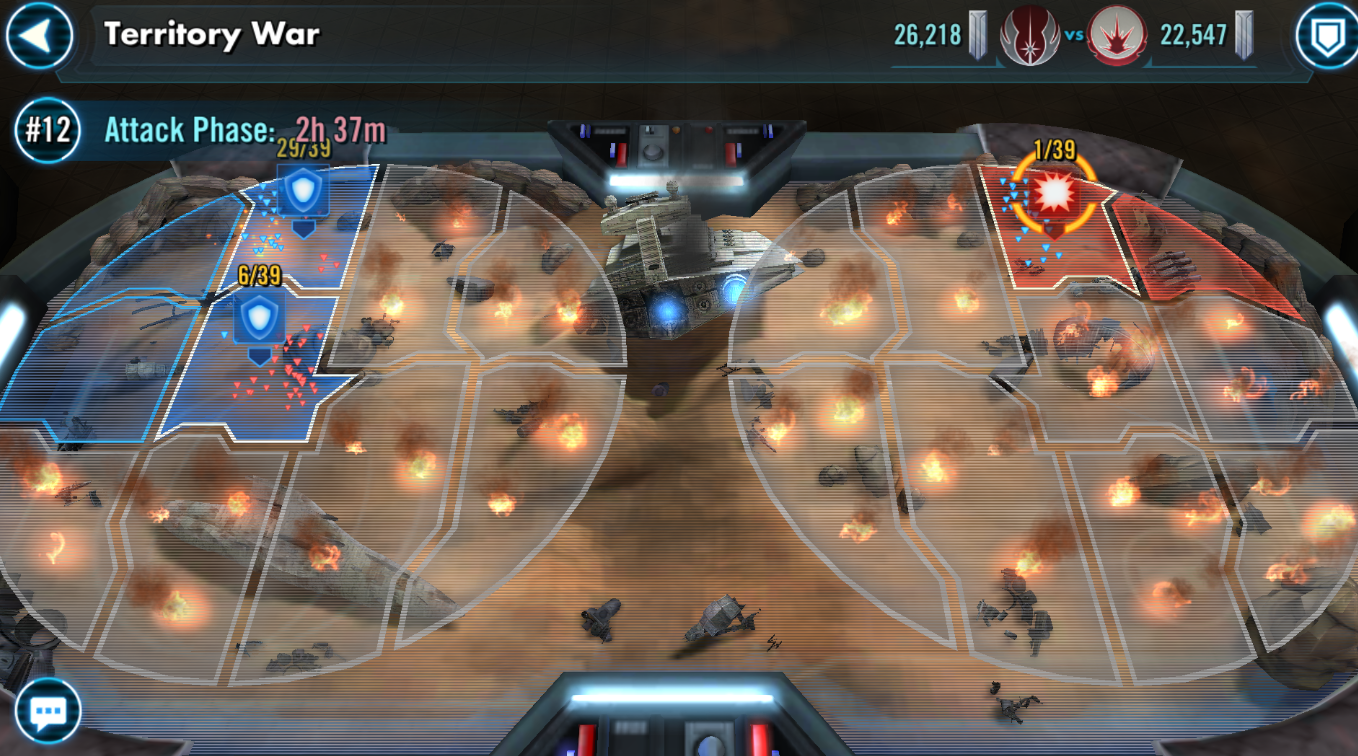Open the guild chat bubble
Screen dimensions: 1358x756
(x=47, y=712)
